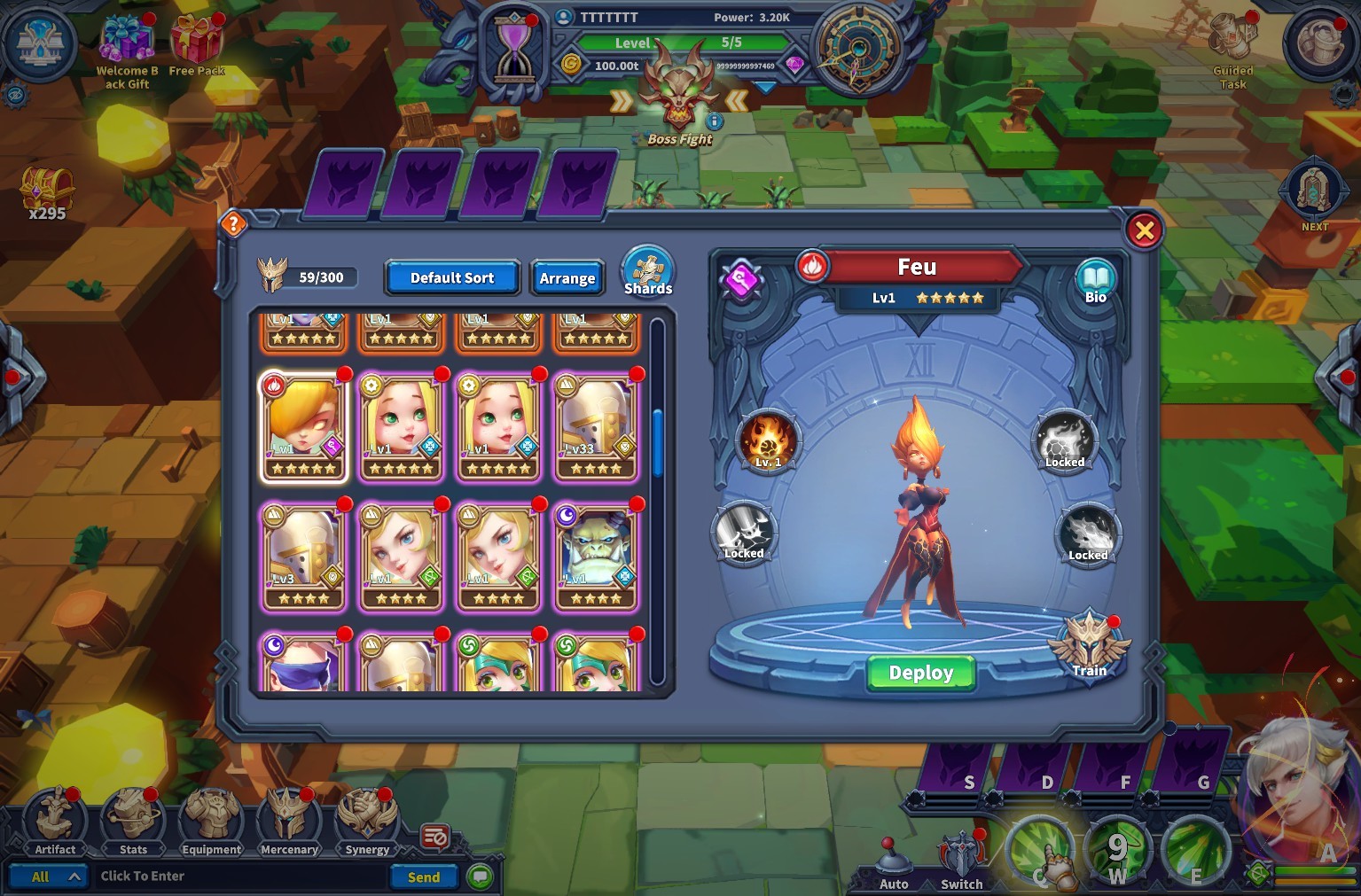Click the Click To Enter chat field
The height and width of the screenshot is (896, 1361).
(239, 876)
